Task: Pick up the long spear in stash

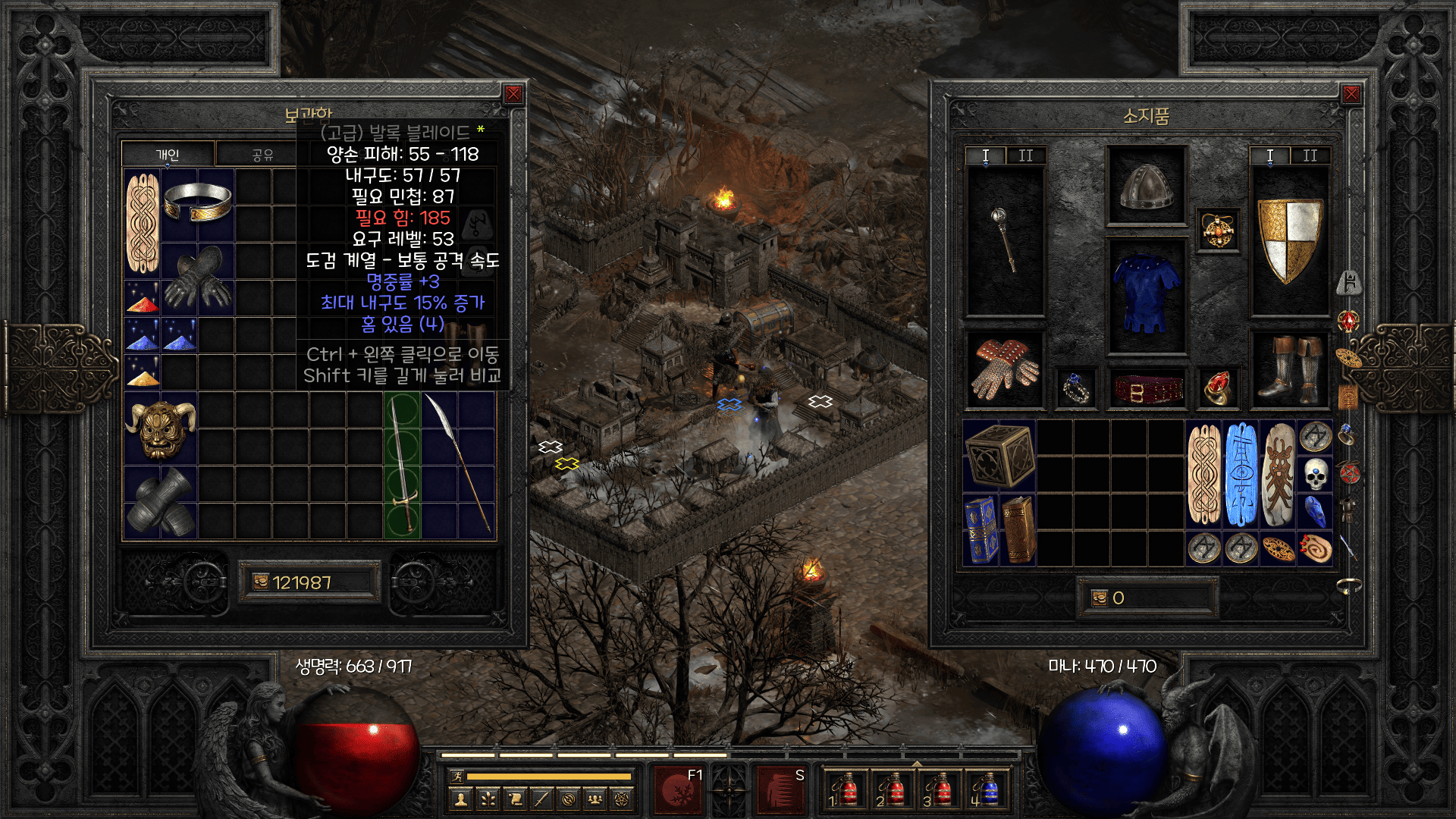Action: pyautogui.click(x=458, y=464)
